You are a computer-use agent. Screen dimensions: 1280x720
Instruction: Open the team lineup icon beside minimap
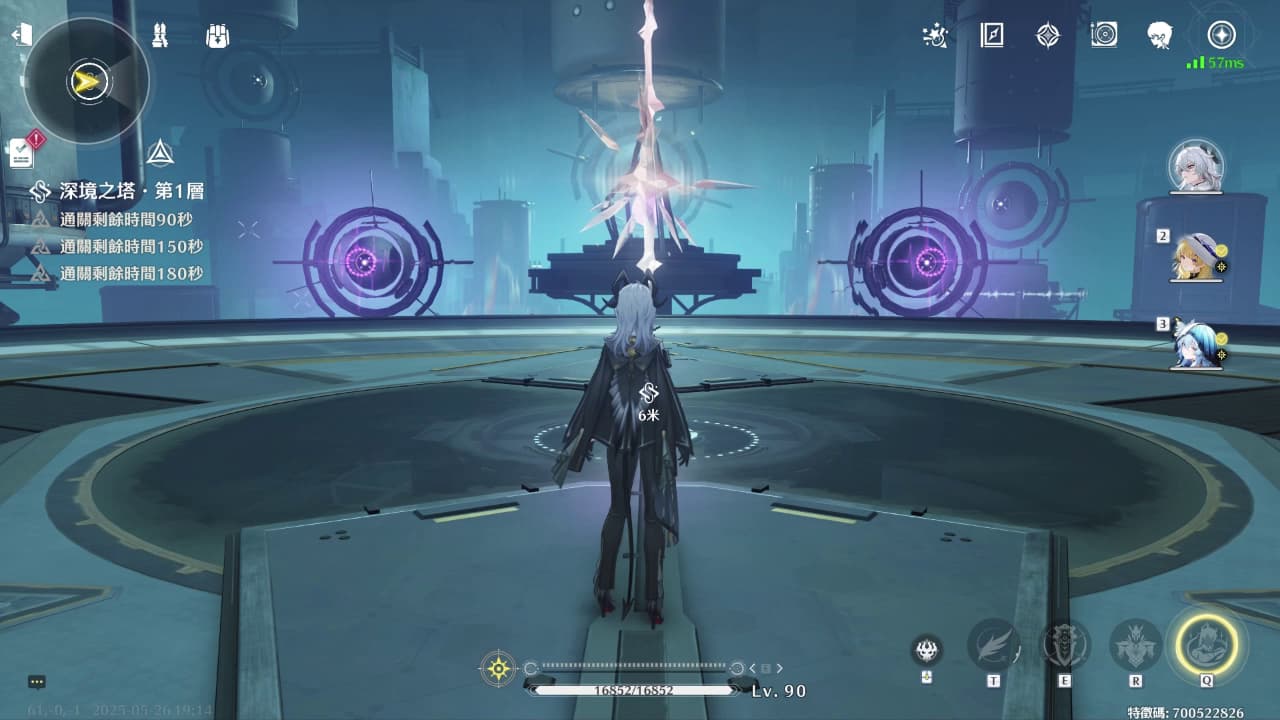158,37
